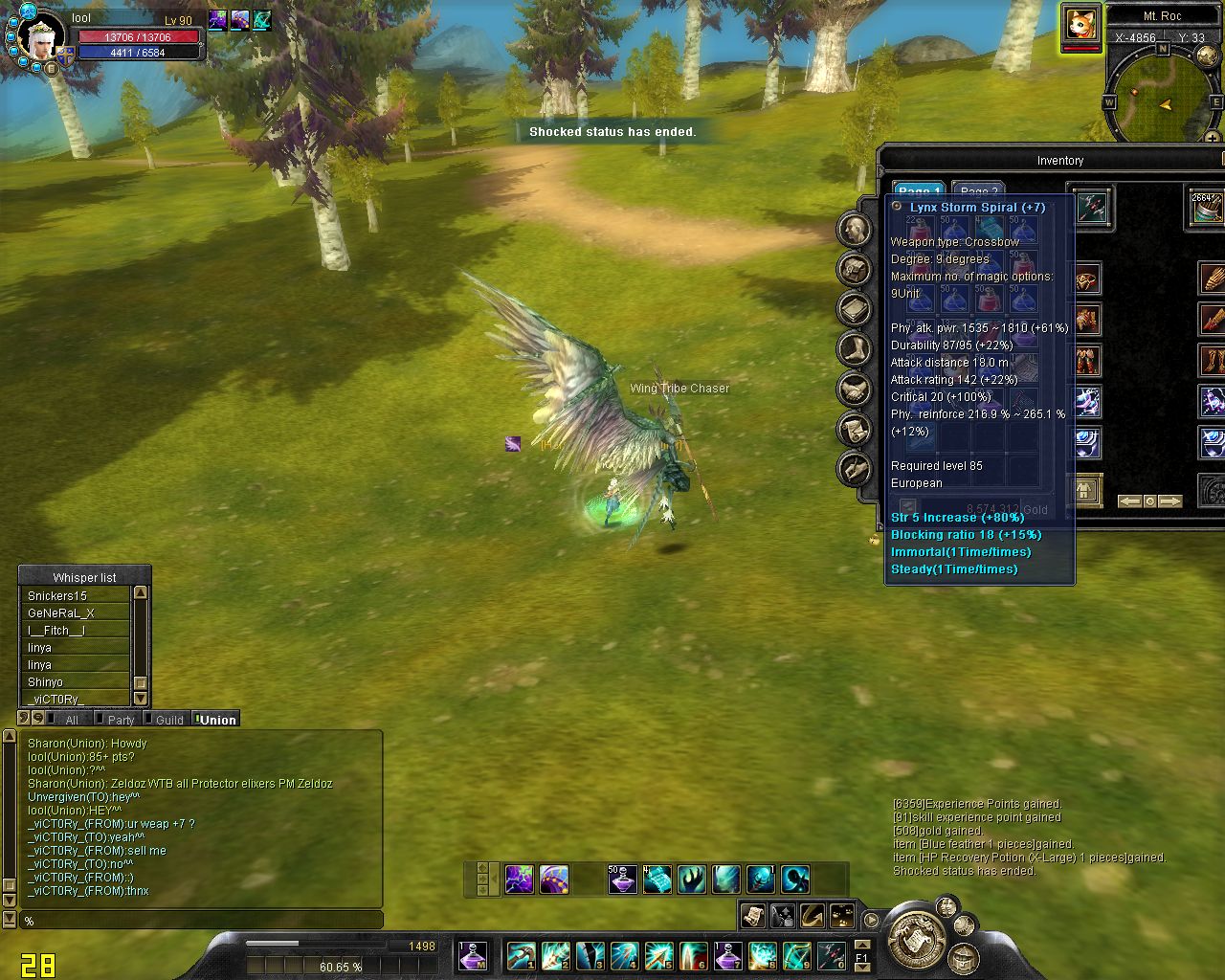Open the character head side-menu button
This screenshot has height=980, width=1225.
pyautogui.click(x=855, y=230)
